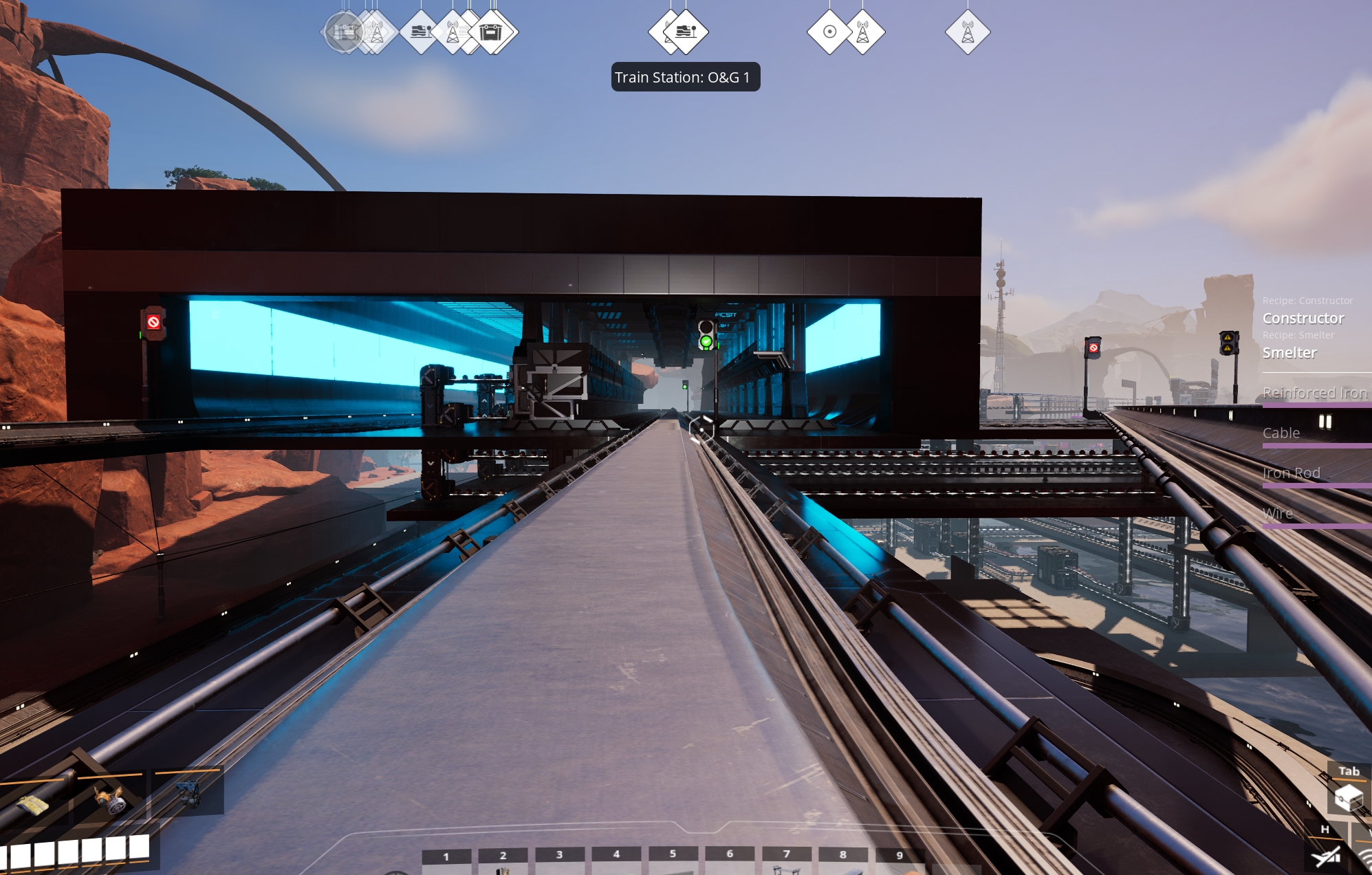Viewport: 1372px width, 875px height.
Task: Open the inventory crate icon
Action: click(1349, 798)
